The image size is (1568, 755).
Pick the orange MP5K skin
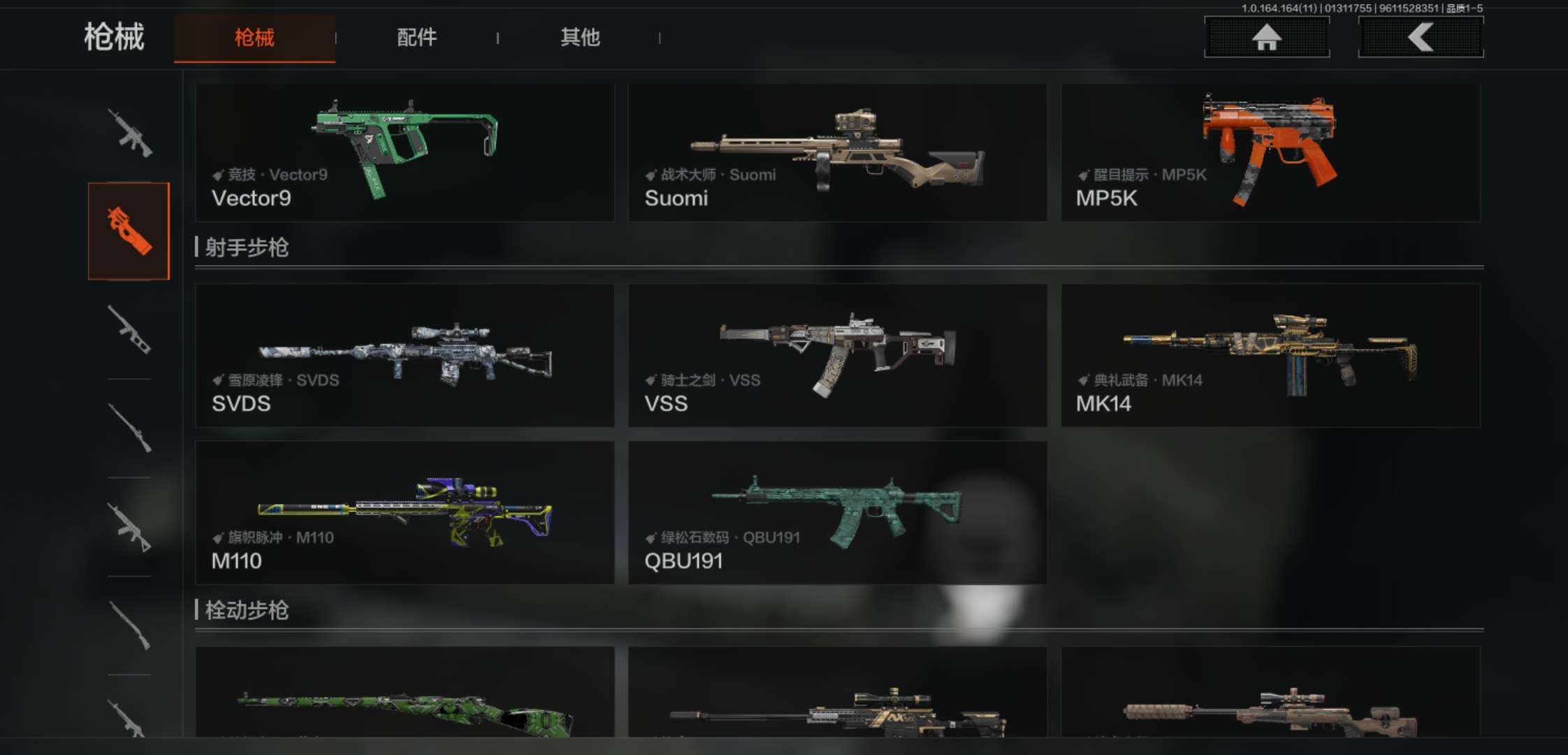point(1270,152)
